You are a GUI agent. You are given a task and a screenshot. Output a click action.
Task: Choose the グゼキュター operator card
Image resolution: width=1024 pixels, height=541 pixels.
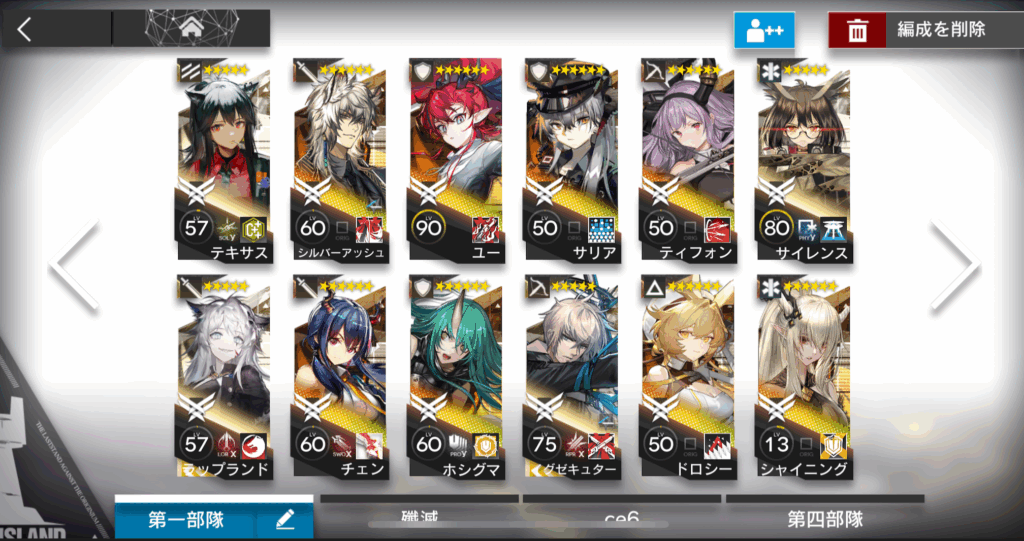click(x=572, y=376)
